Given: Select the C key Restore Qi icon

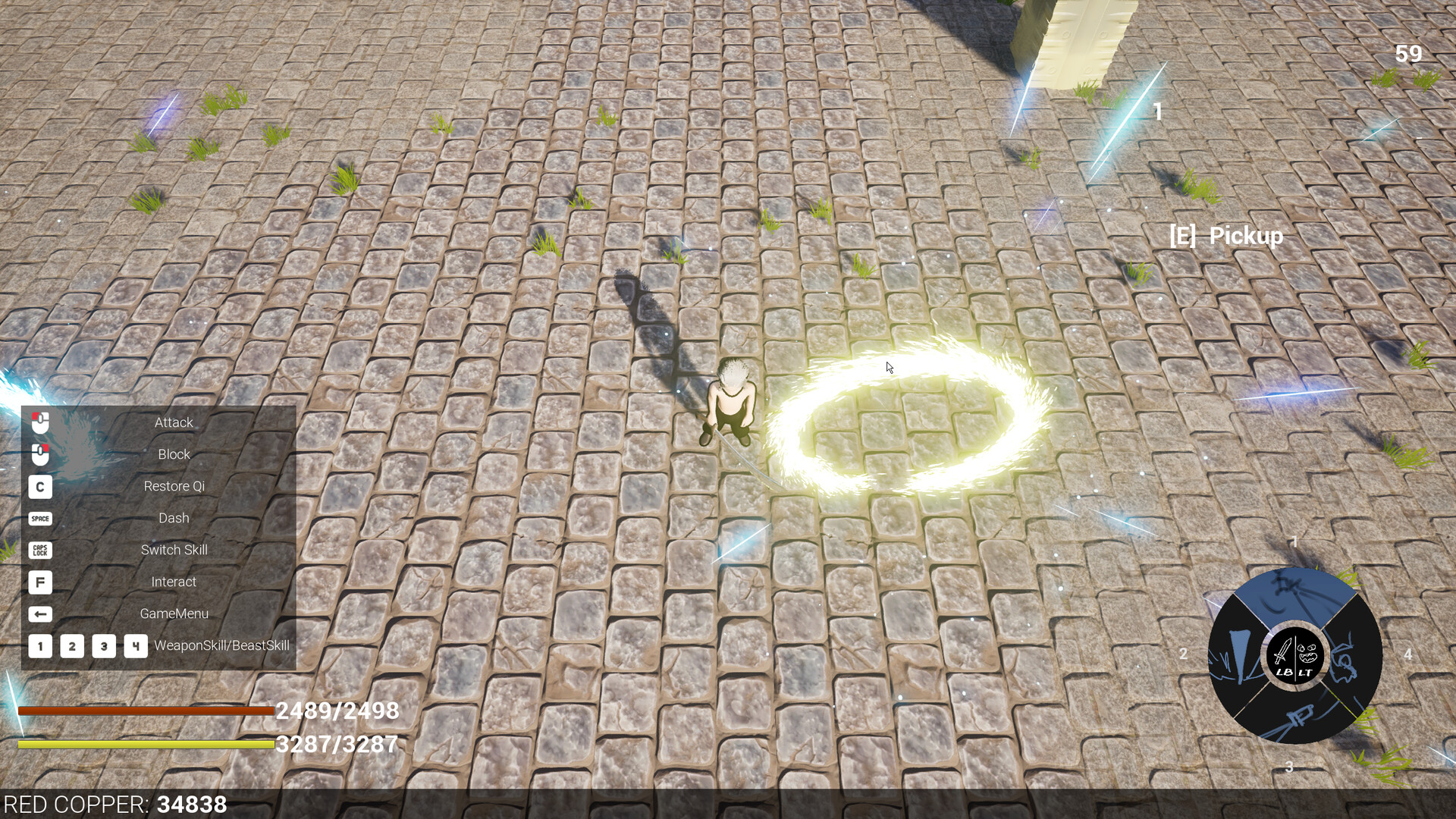Looking at the screenshot, I should coord(39,486).
